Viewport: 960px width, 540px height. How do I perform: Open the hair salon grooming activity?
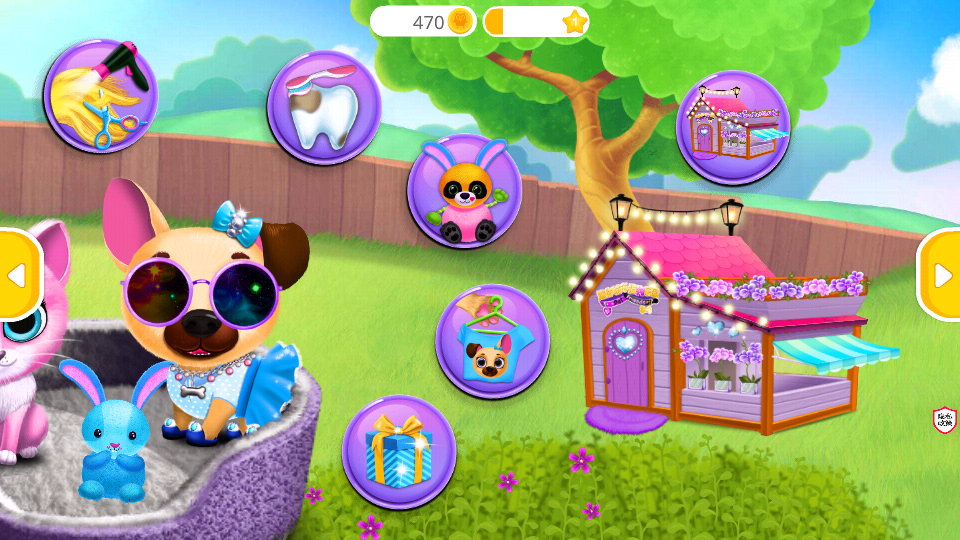tap(100, 96)
